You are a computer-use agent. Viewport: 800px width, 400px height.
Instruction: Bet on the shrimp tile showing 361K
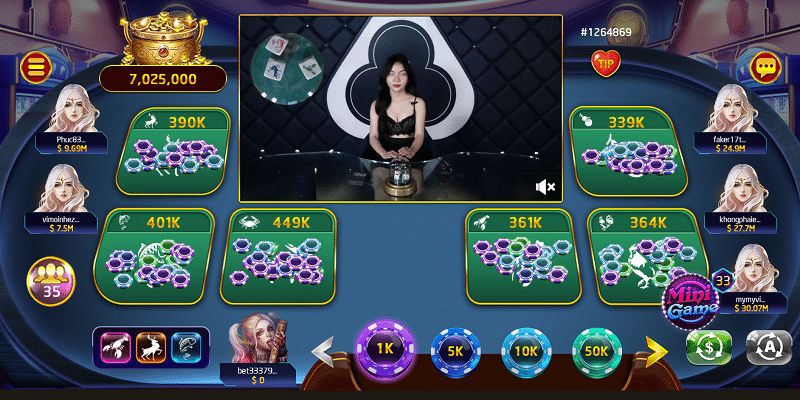pyautogui.click(x=518, y=255)
